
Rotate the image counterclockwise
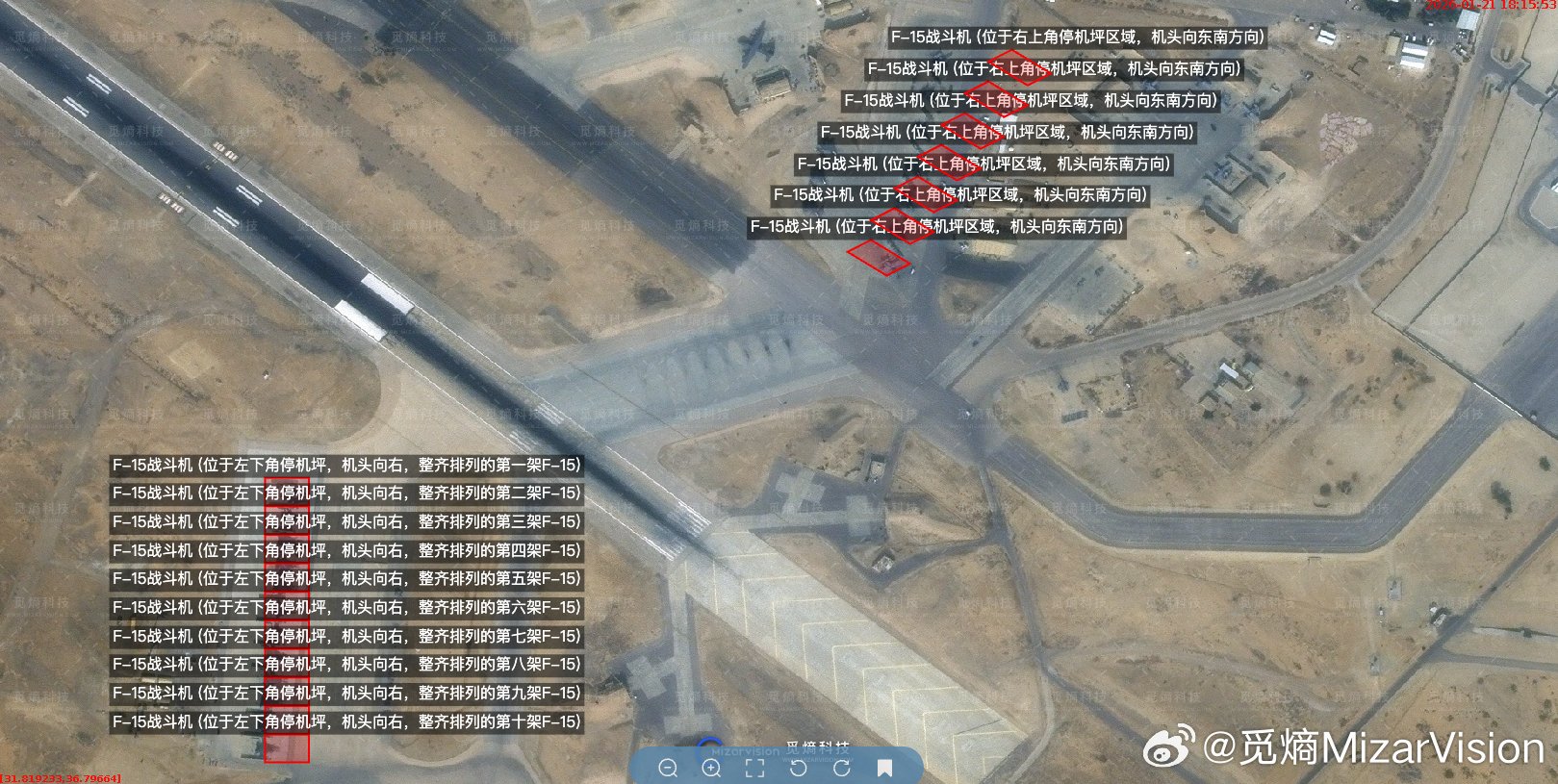point(798,768)
